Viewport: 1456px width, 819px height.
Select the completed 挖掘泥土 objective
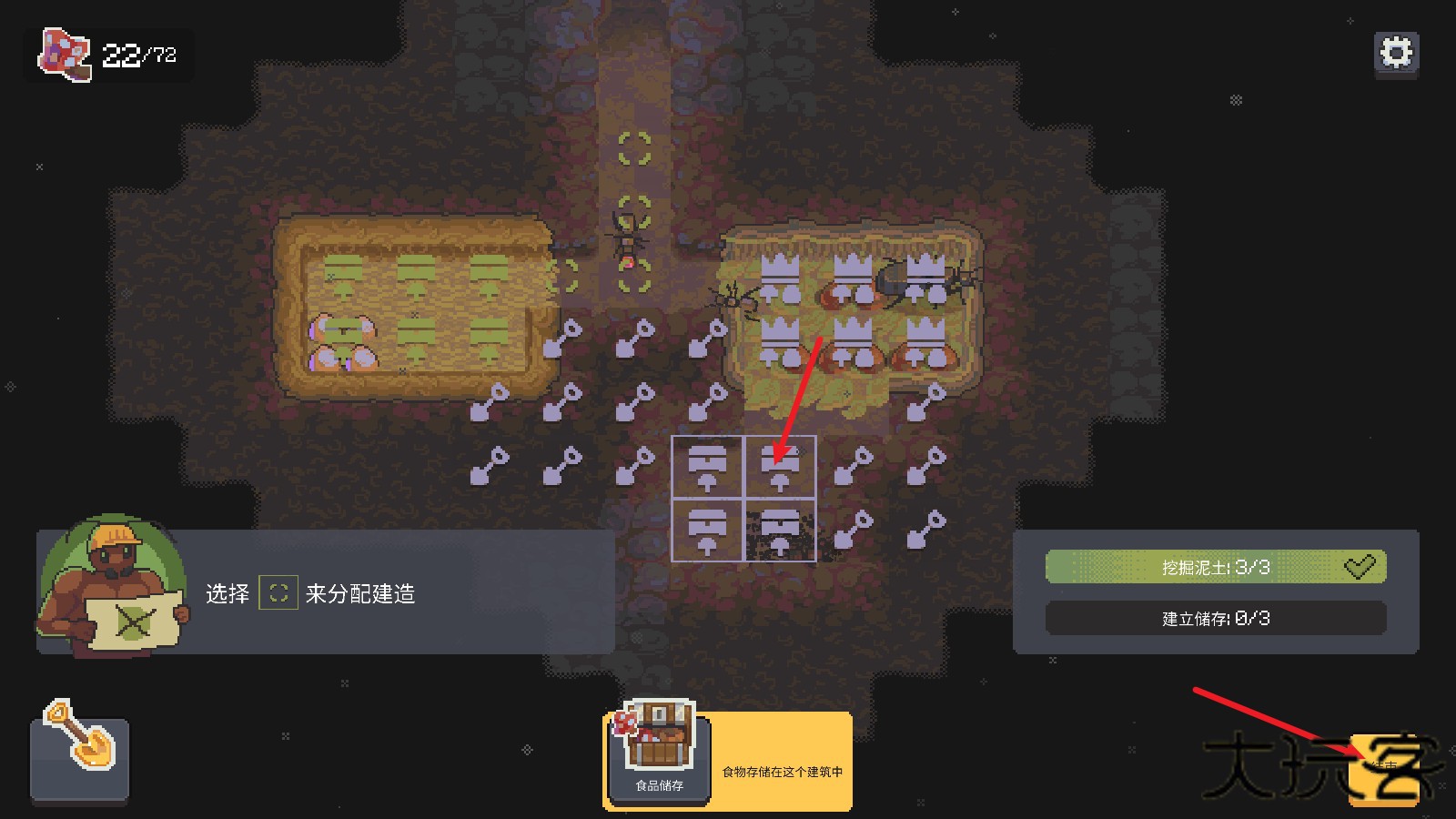(x=1215, y=567)
